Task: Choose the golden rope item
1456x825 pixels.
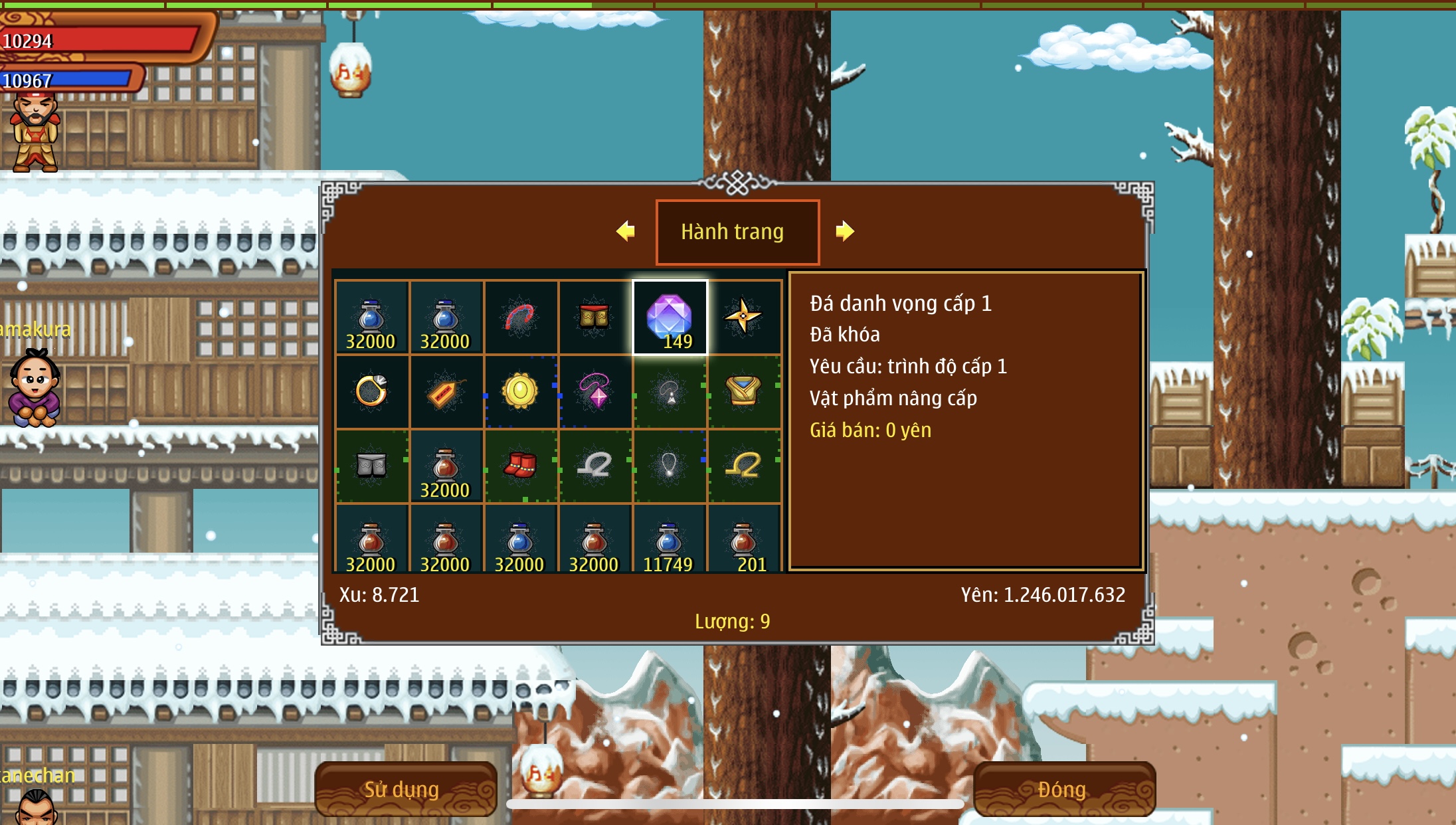Action: click(x=744, y=465)
